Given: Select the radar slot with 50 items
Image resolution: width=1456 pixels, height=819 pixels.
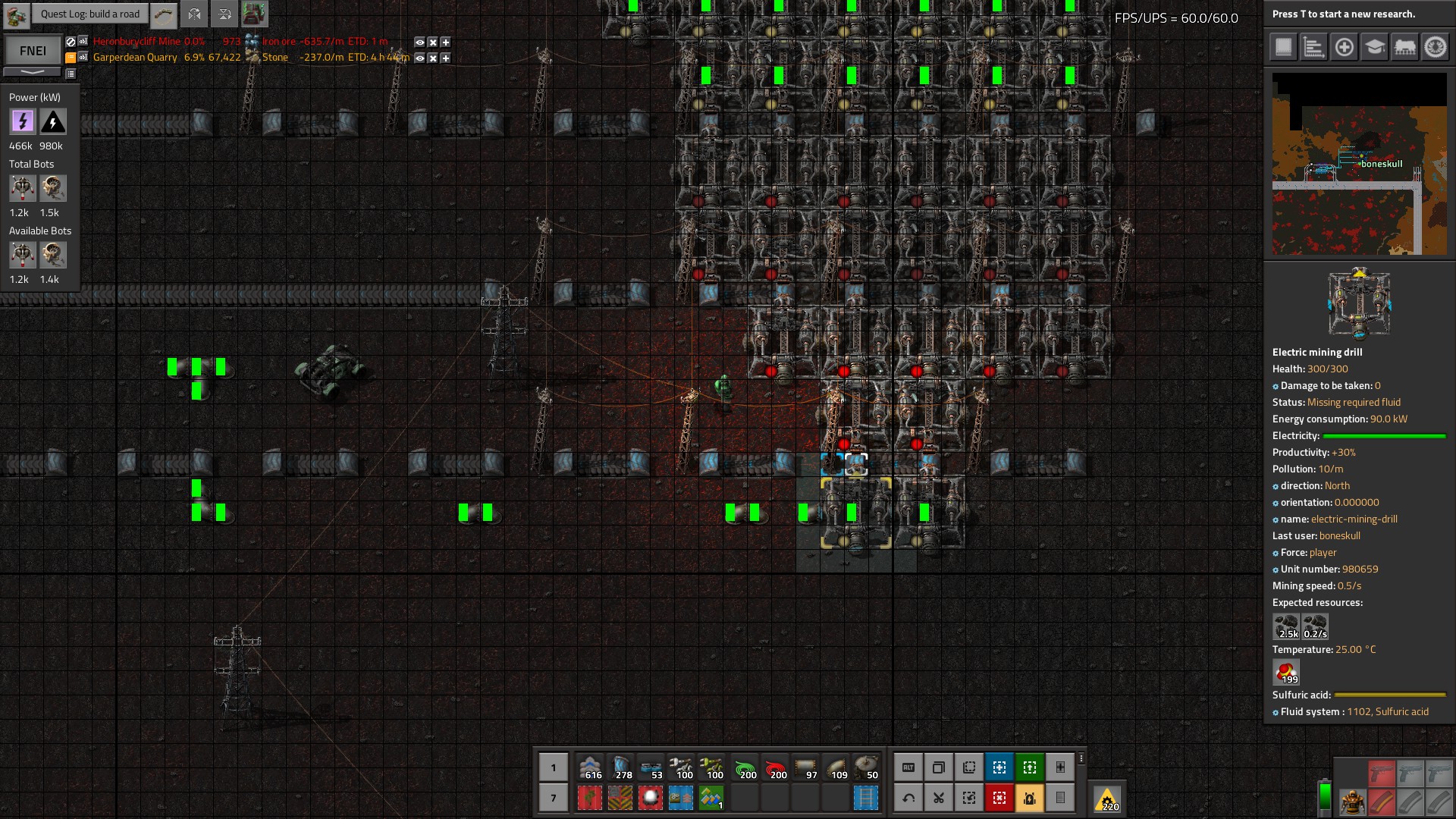Looking at the screenshot, I should [x=866, y=767].
